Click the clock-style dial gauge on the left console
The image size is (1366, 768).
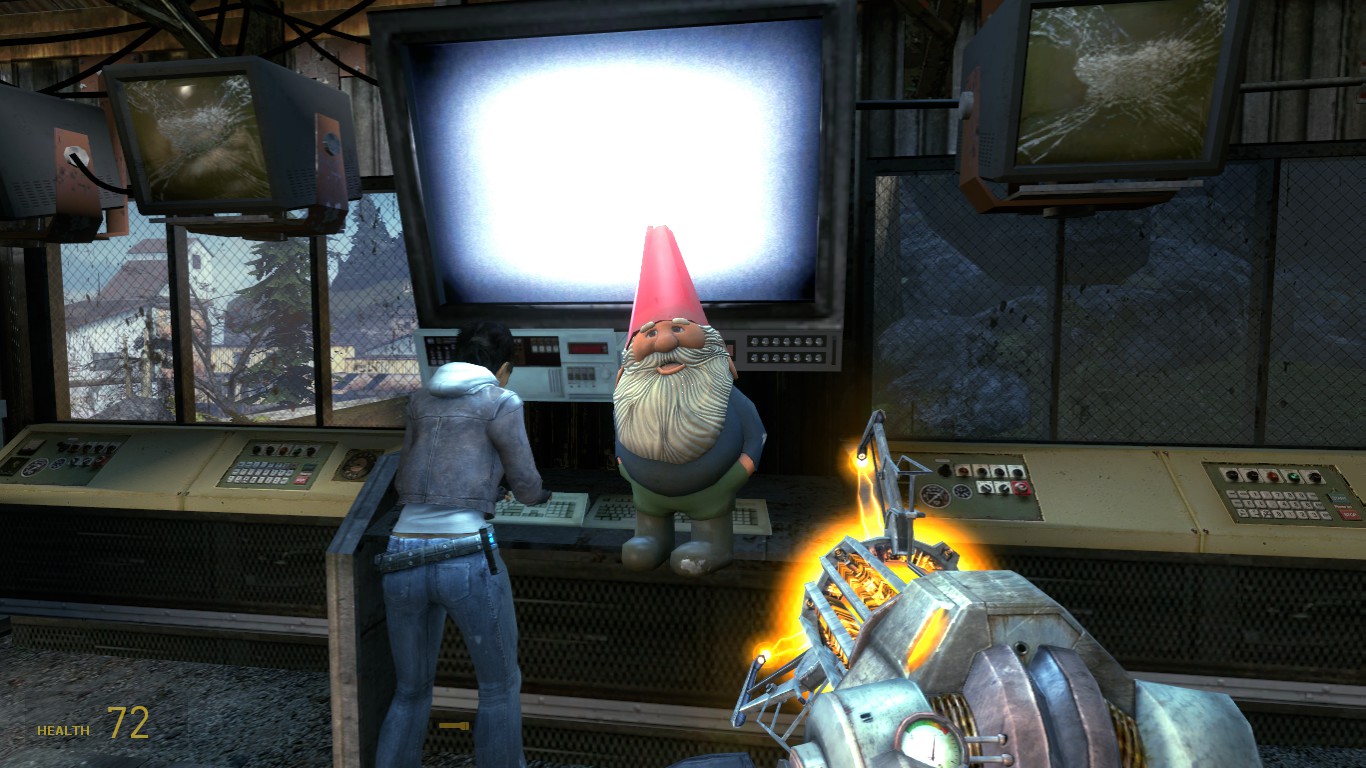click(x=357, y=465)
